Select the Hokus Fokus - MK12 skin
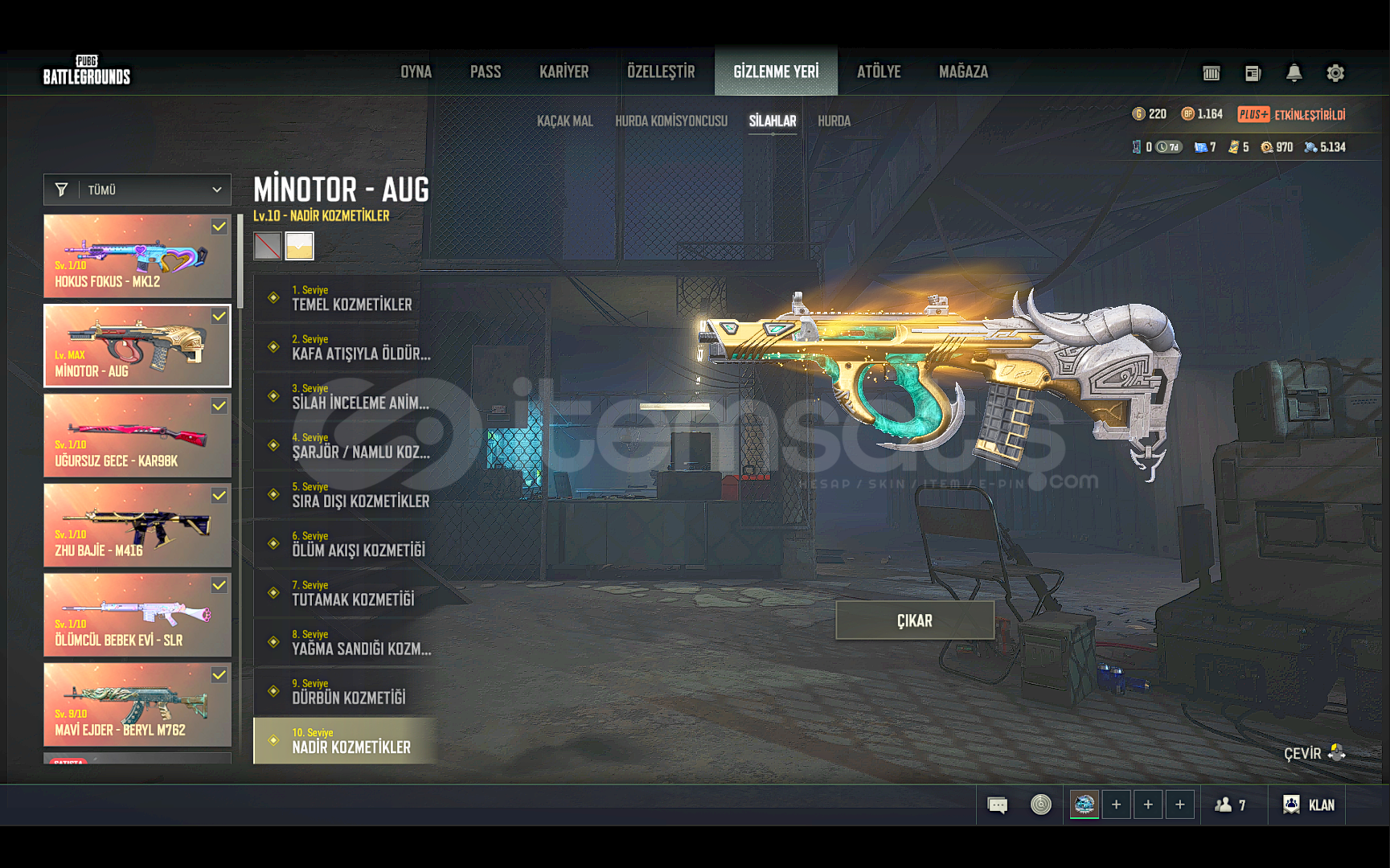 click(x=137, y=256)
